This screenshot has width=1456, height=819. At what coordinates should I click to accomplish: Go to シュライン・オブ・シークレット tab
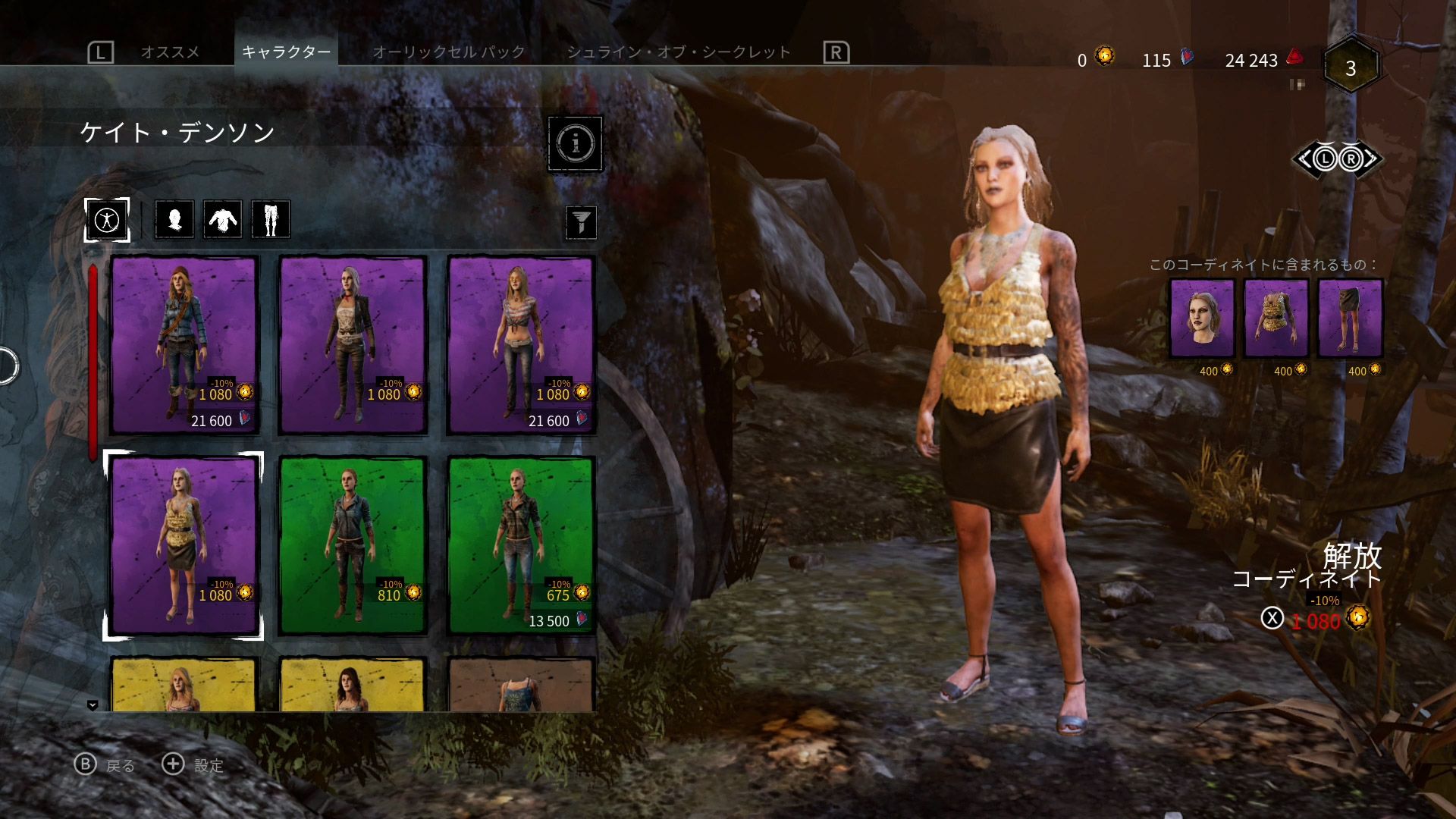click(679, 52)
